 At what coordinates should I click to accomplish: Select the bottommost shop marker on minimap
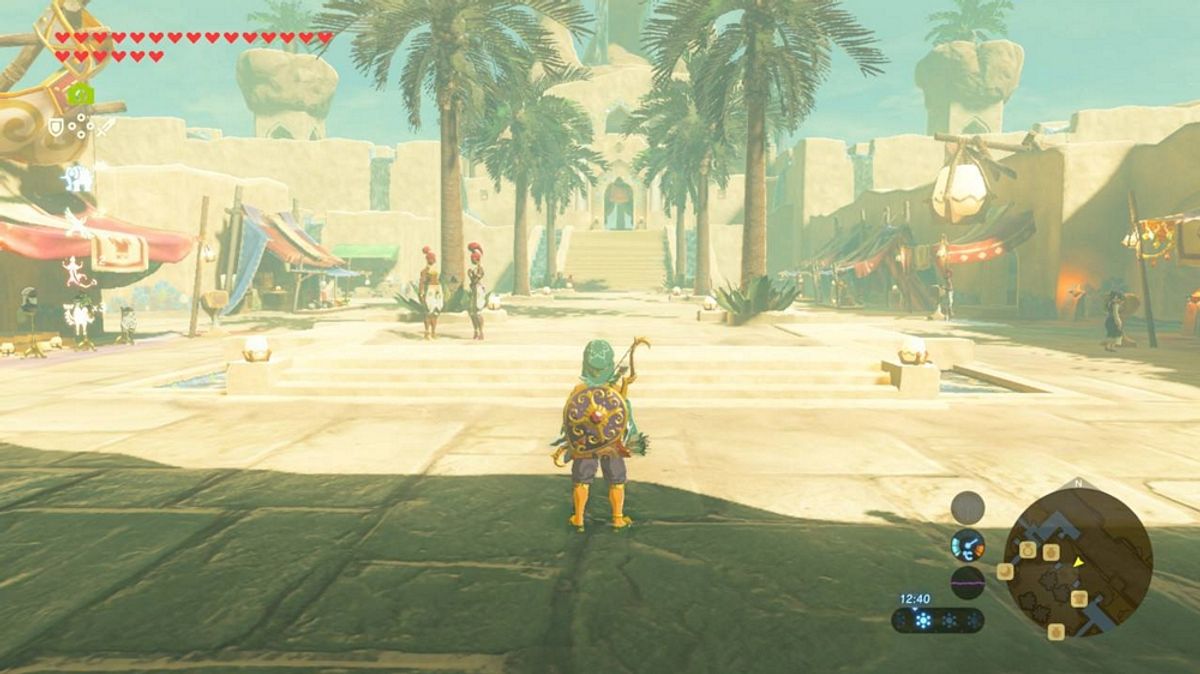click(x=1056, y=631)
